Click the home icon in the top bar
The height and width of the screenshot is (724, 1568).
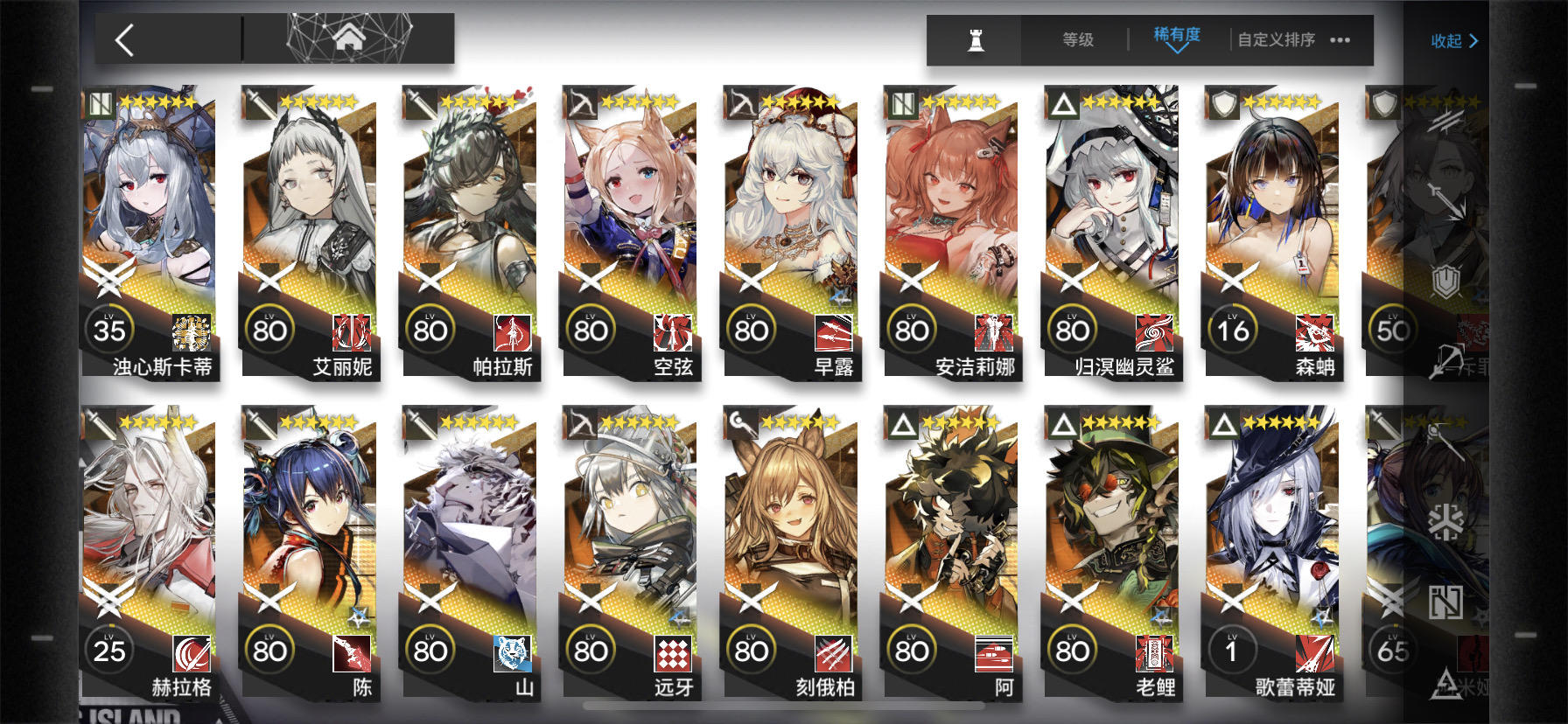350,37
